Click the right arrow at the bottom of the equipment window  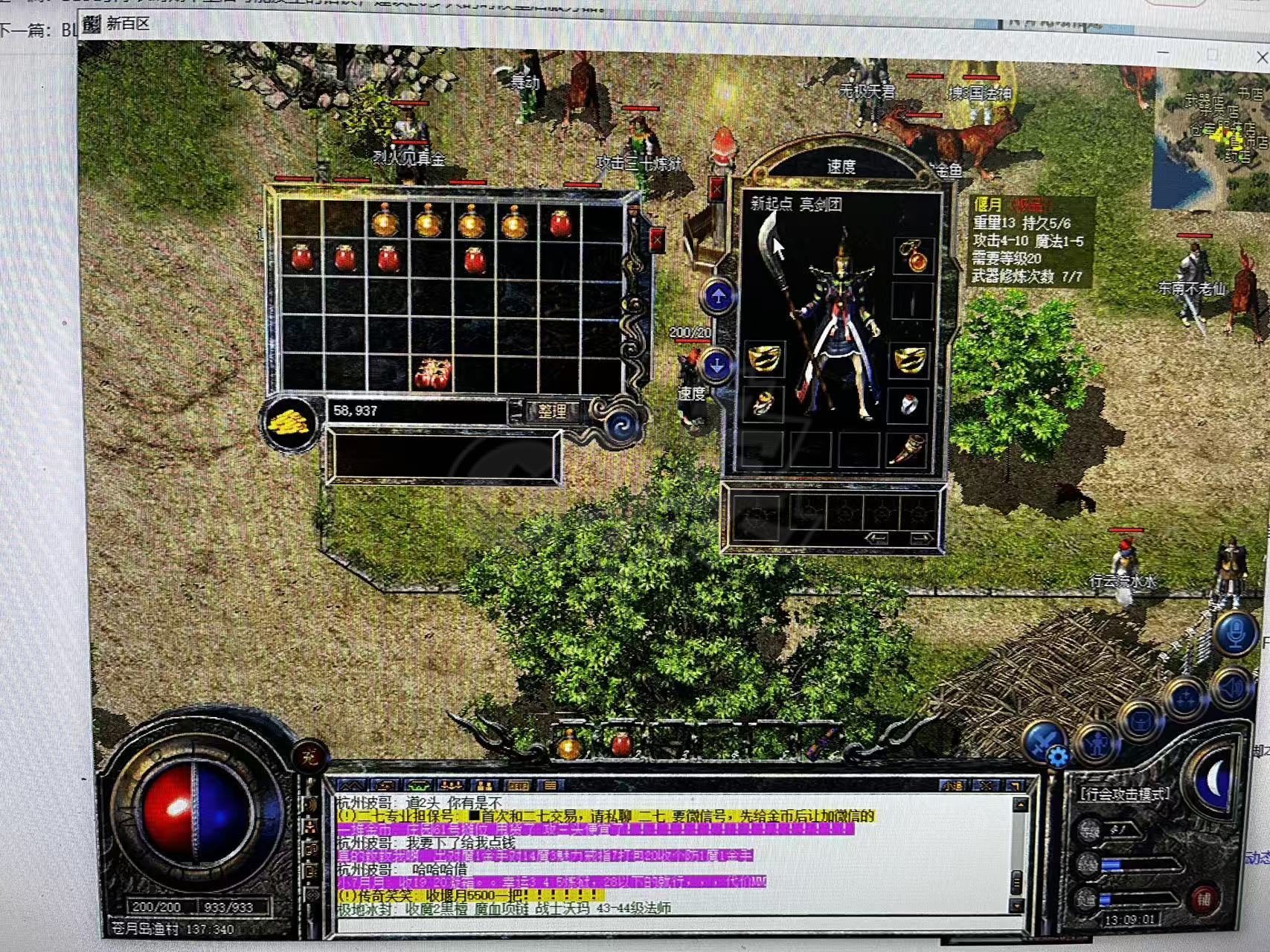click(x=920, y=537)
